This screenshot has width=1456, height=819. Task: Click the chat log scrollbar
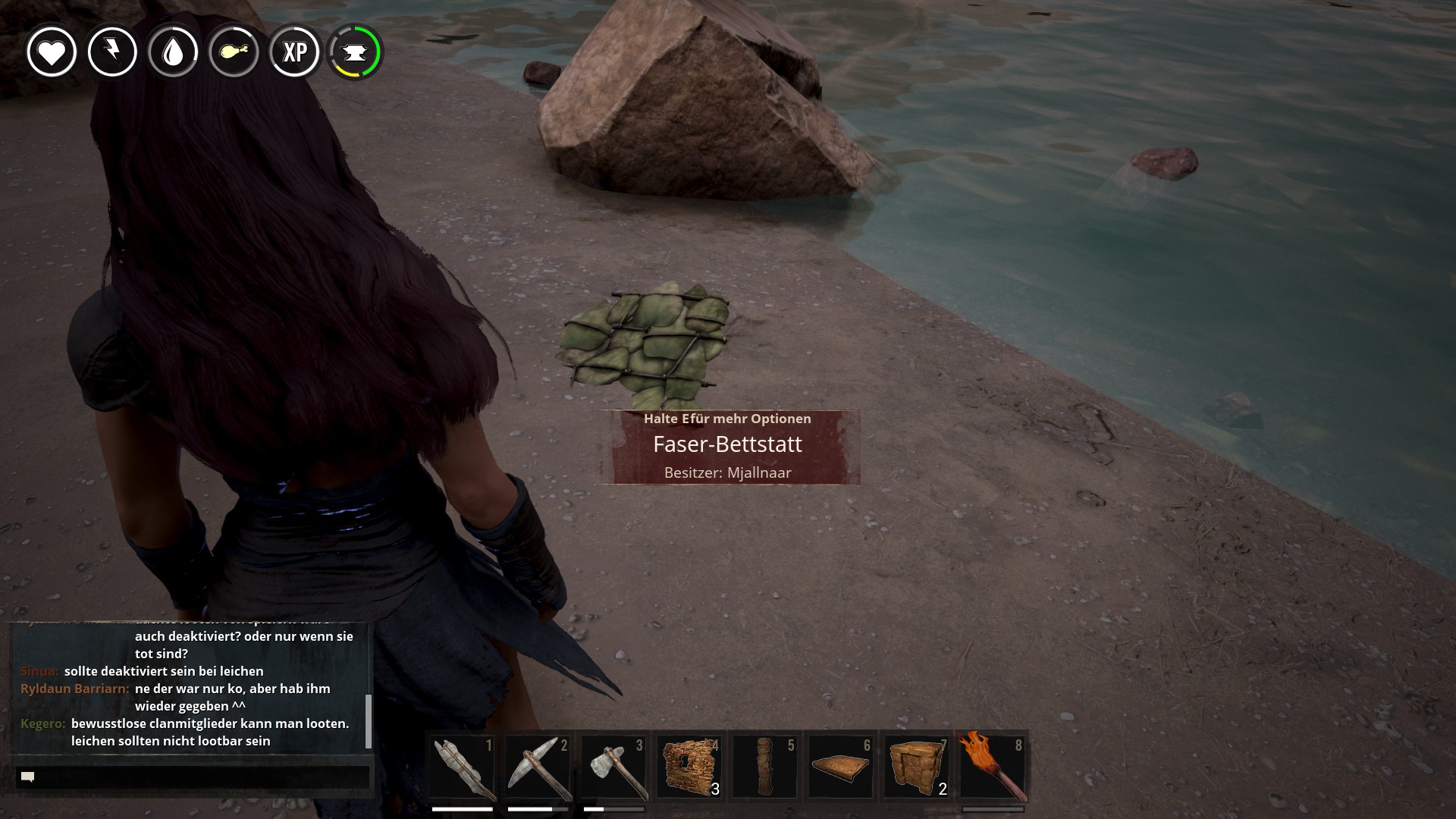[x=369, y=720]
